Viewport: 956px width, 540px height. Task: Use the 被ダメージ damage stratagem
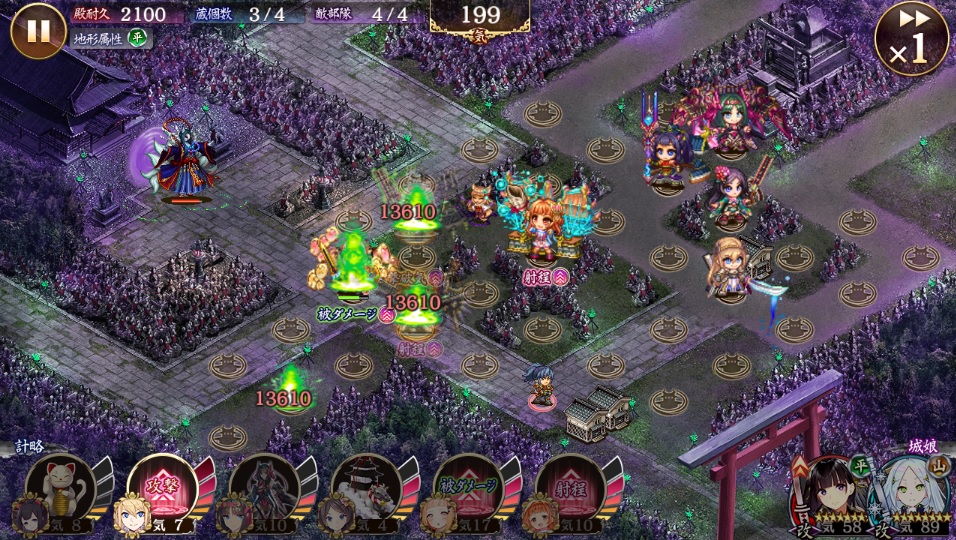coord(467,488)
